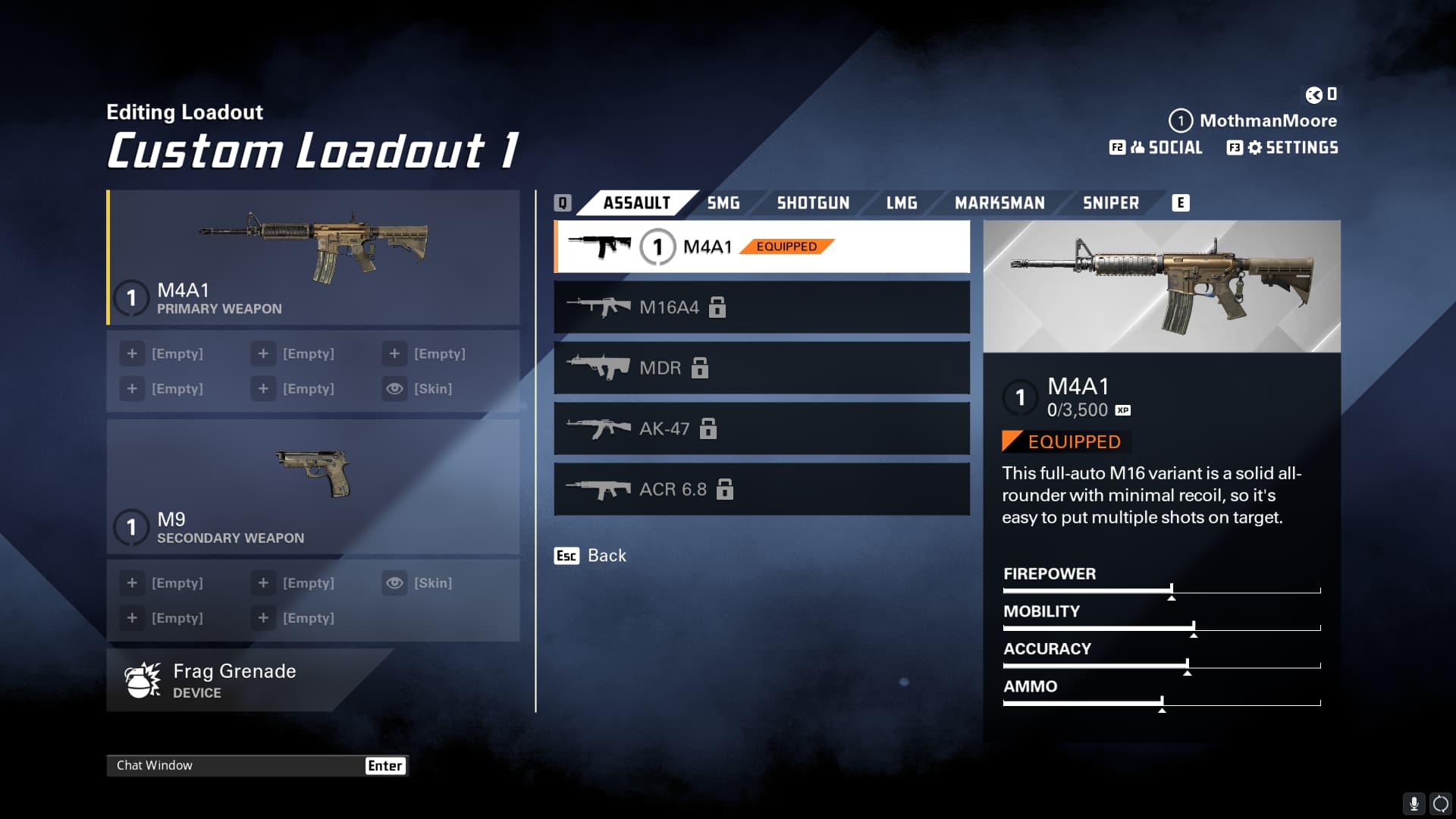Show the Marksman weapons tab
This screenshot has height=819, width=1456.
[x=999, y=203]
